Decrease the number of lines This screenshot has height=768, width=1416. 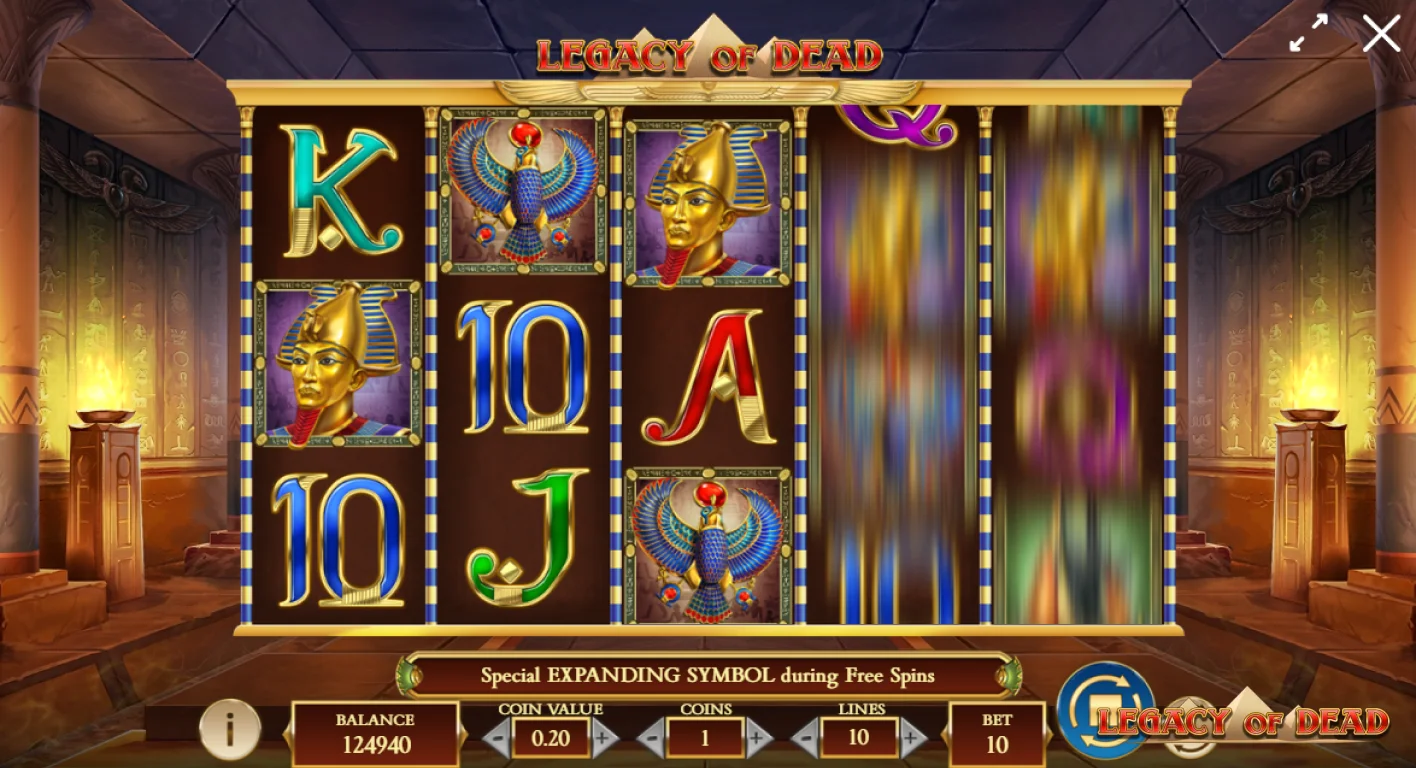pos(808,740)
